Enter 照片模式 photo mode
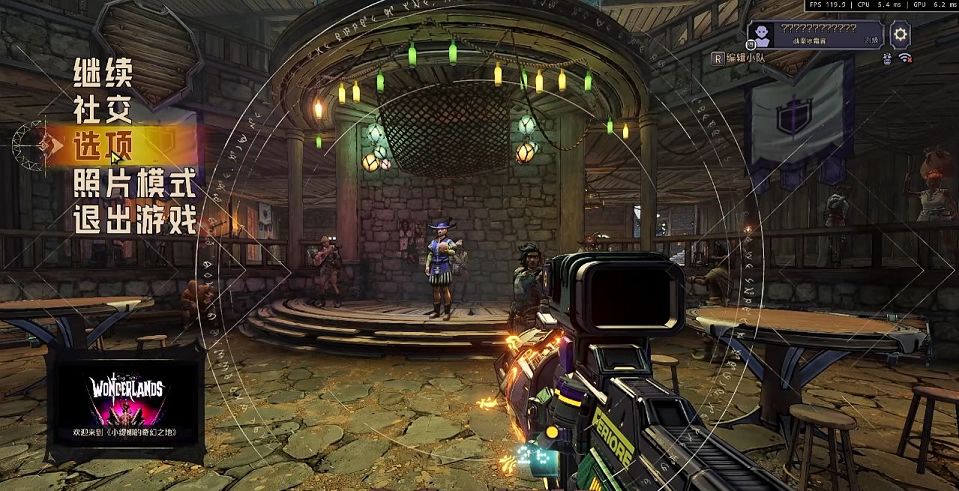 click(x=133, y=184)
